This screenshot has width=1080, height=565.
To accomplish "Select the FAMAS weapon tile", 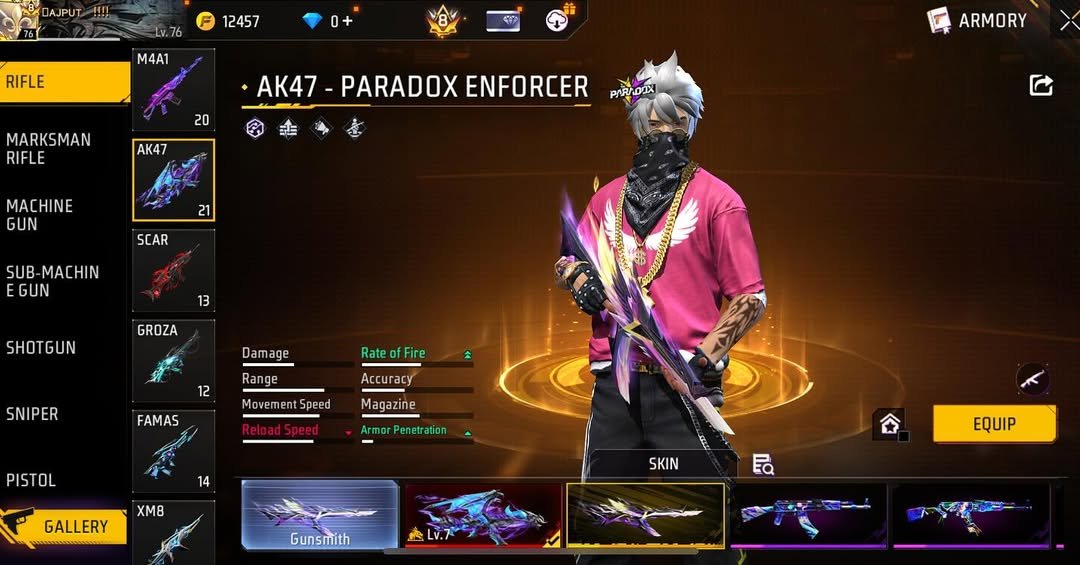I will pyautogui.click(x=173, y=450).
